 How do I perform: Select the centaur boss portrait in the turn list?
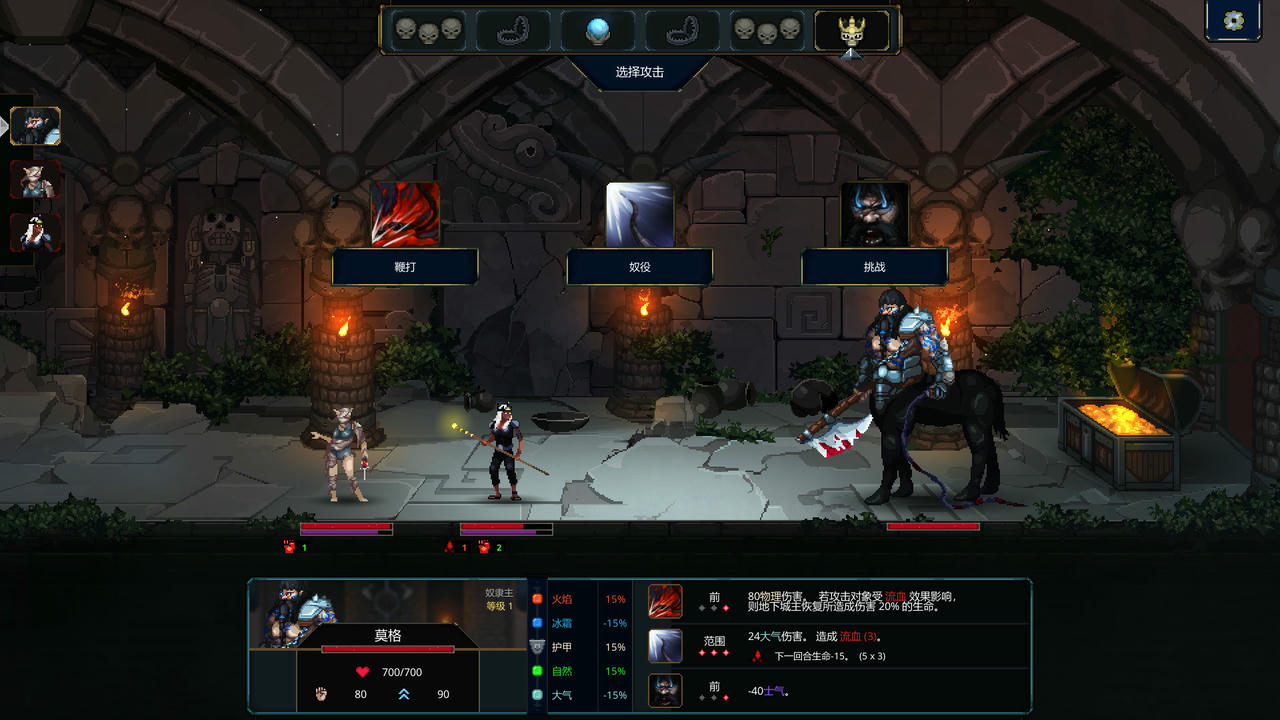pyautogui.click(x=36, y=126)
